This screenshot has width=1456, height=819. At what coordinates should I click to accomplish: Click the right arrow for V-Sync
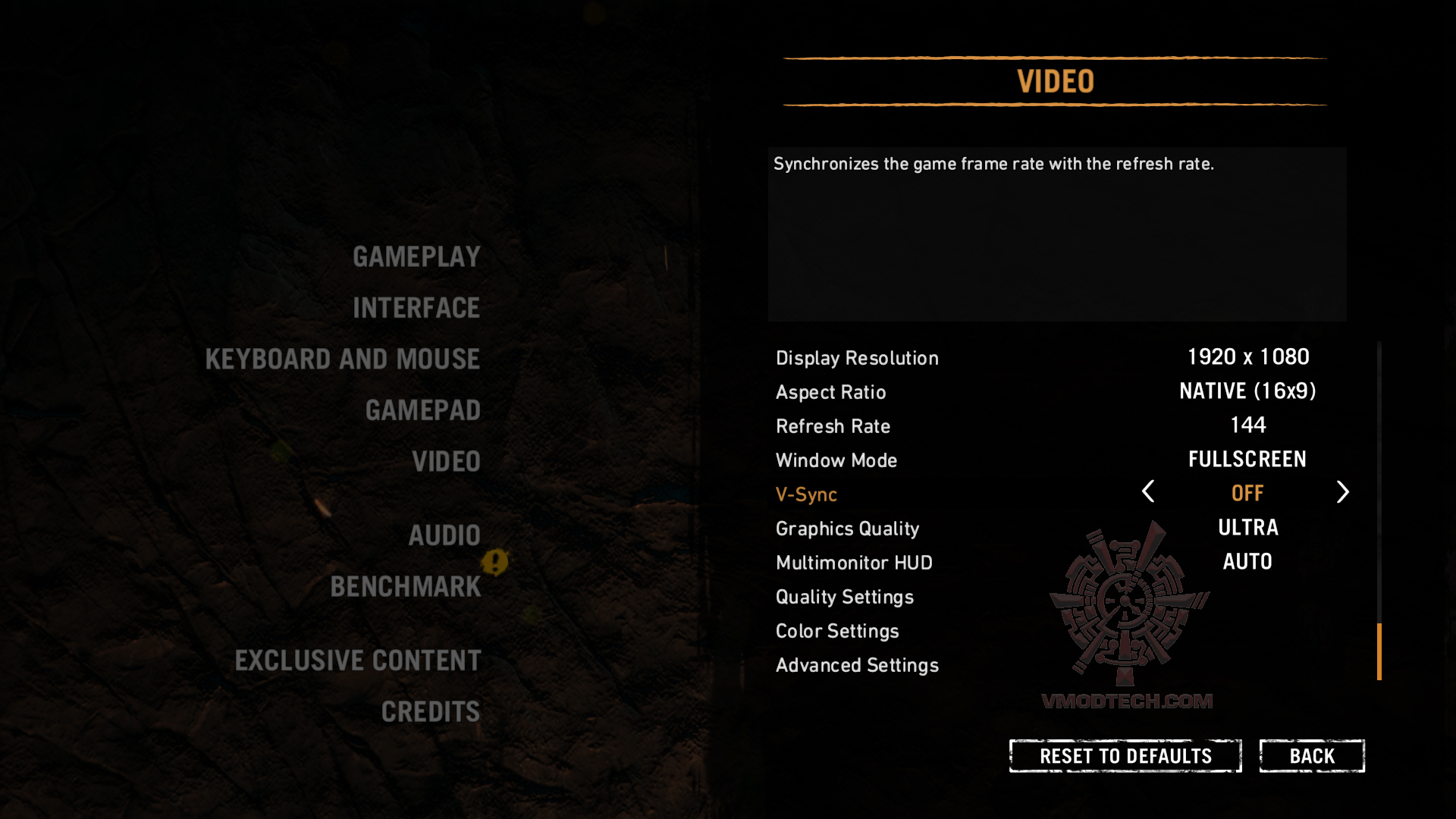pyautogui.click(x=1342, y=492)
